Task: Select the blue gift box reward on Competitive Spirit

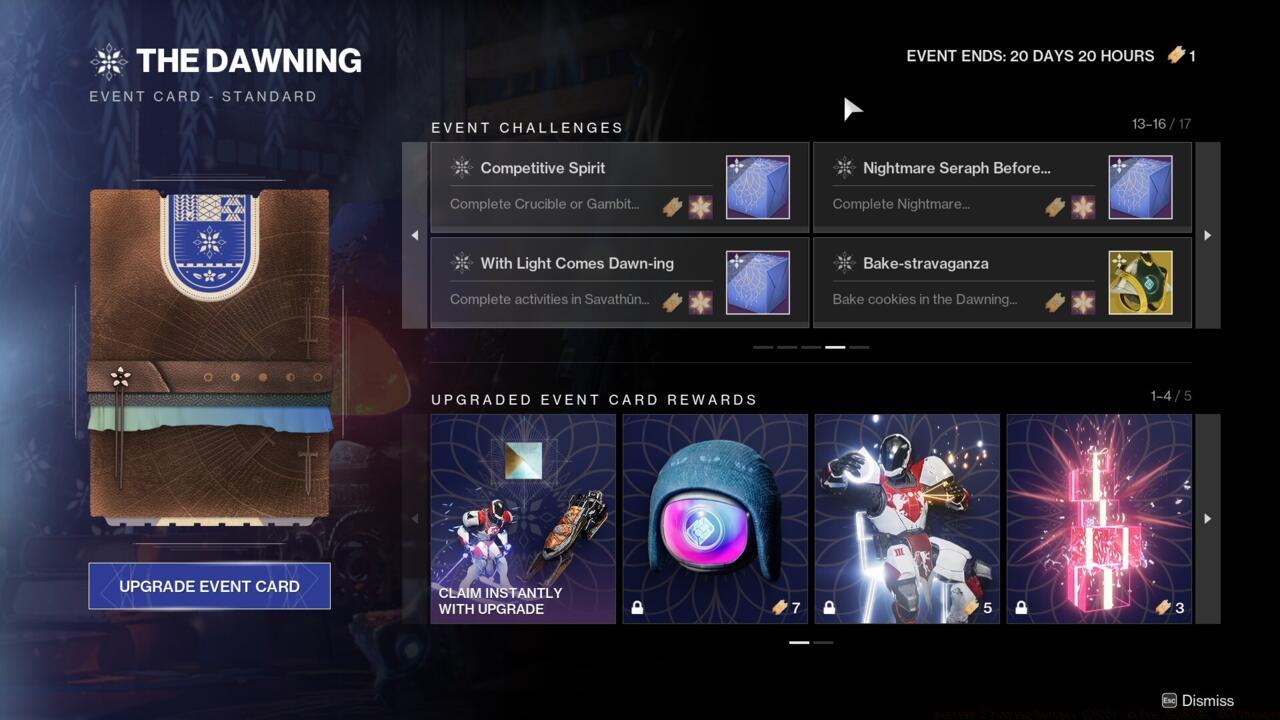Action: click(x=757, y=186)
